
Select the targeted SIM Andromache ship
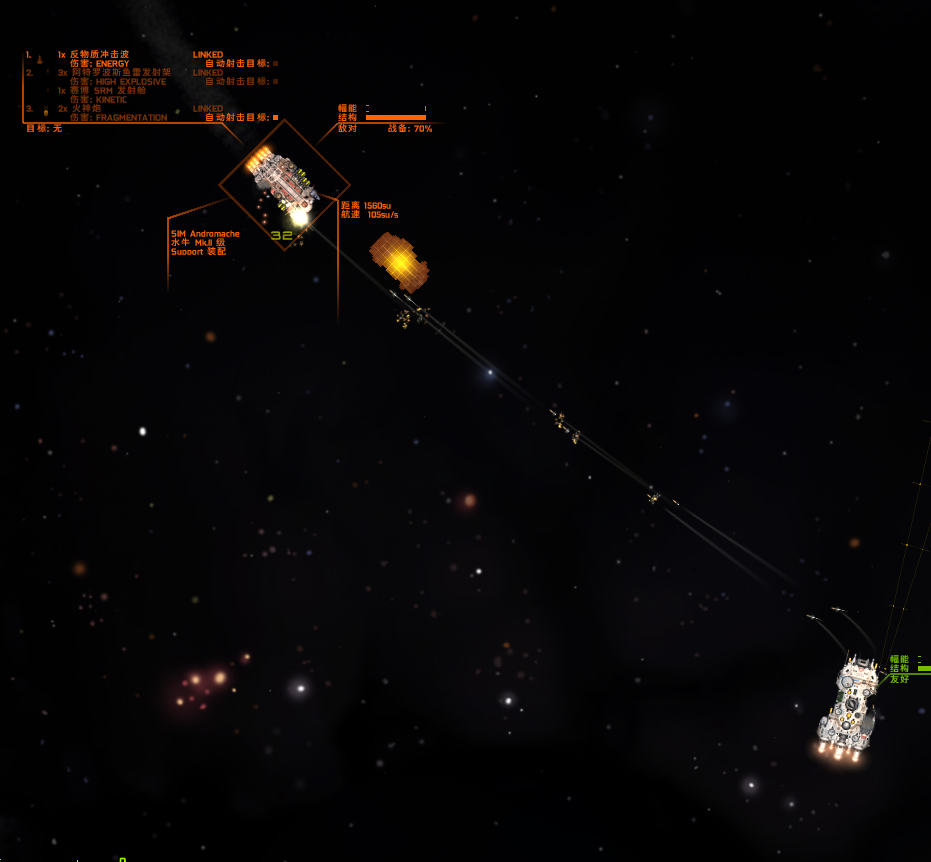[x=283, y=183]
